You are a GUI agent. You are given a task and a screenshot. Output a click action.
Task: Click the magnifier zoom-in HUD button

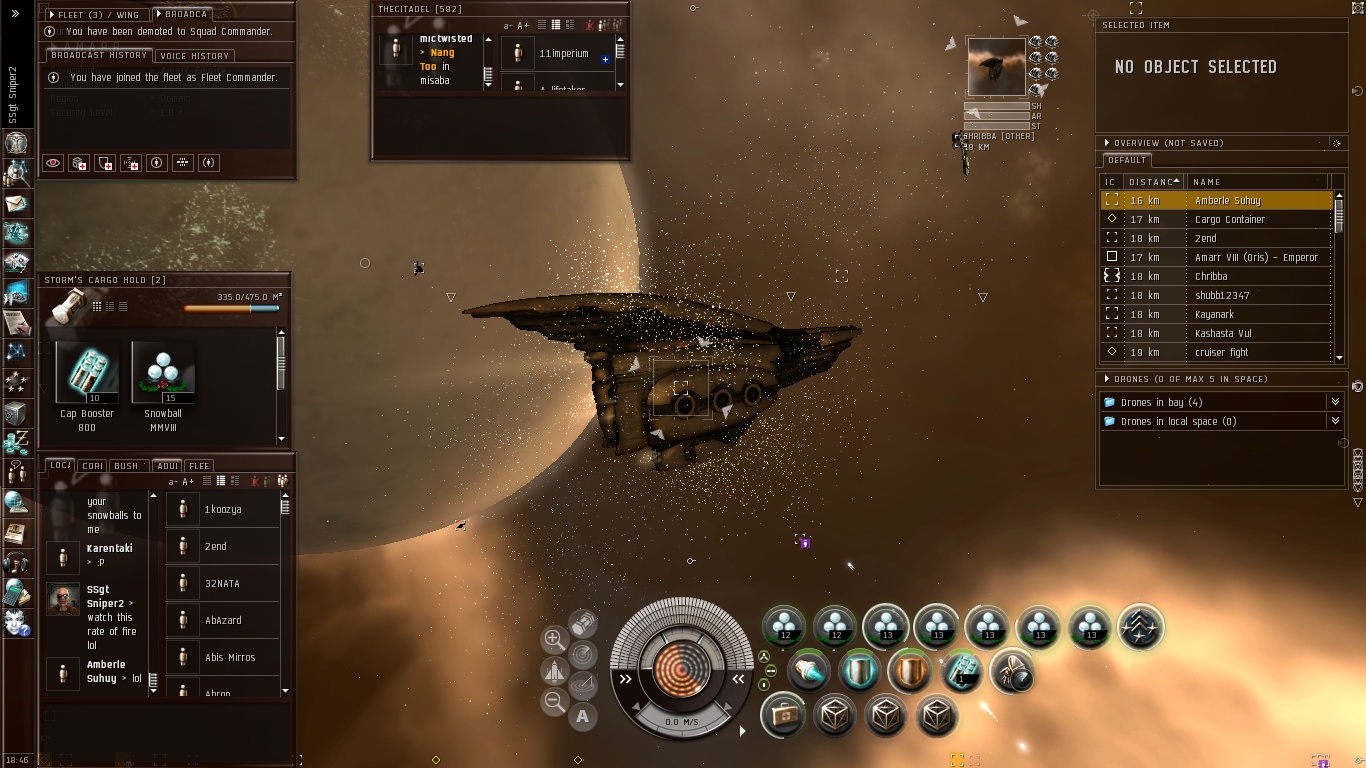pos(554,638)
